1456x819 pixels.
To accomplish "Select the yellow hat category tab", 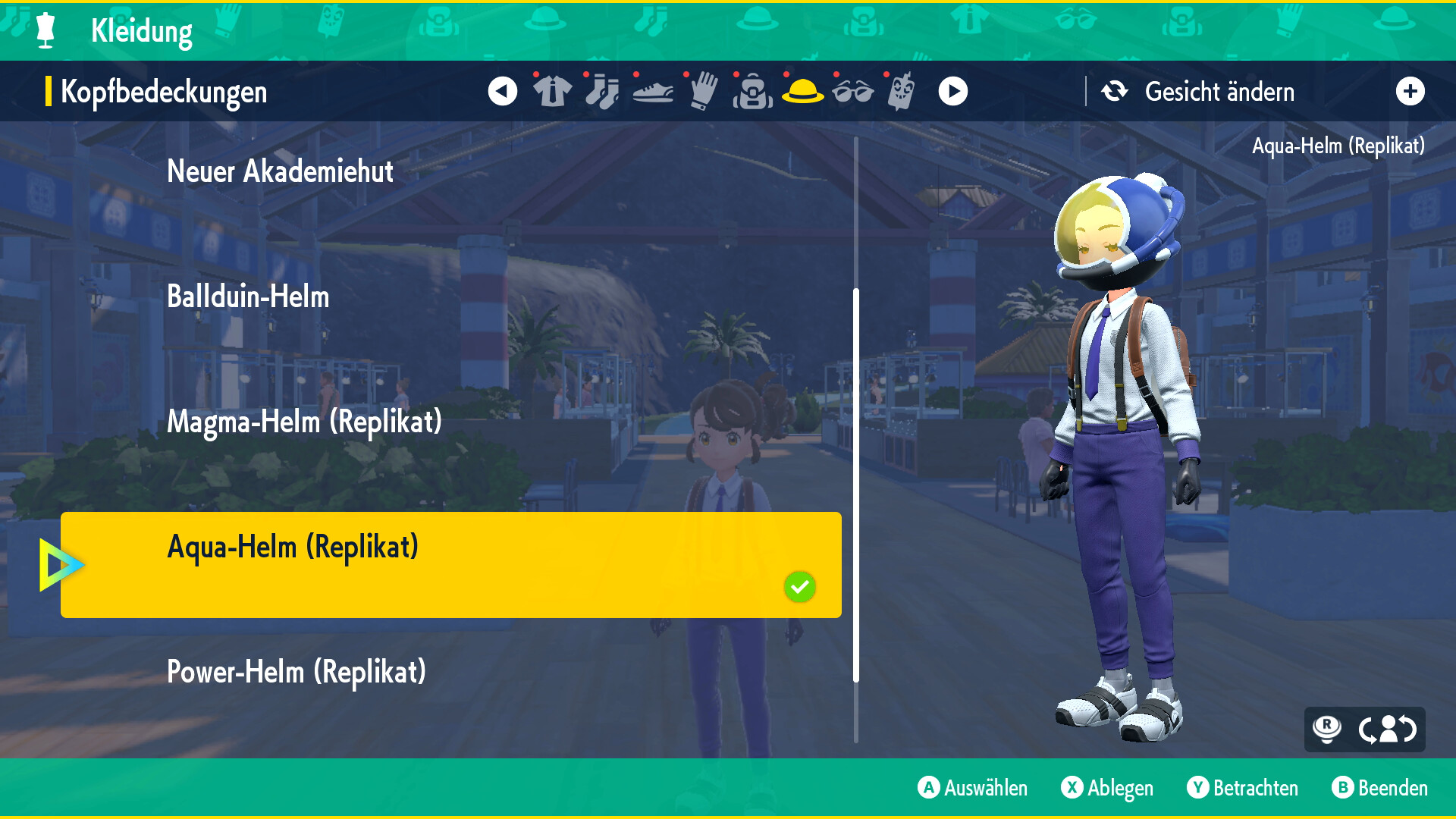I will pyautogui.click(x=802, y=92).
